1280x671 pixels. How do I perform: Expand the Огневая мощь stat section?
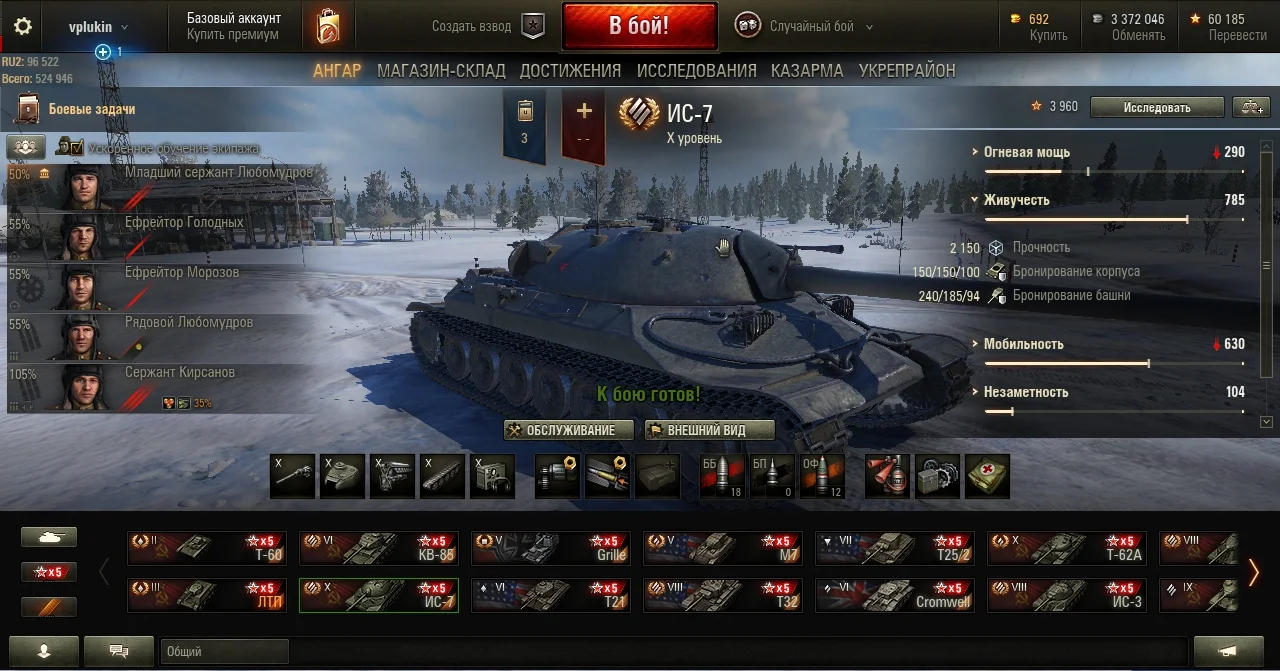(x=1026, y=153)
